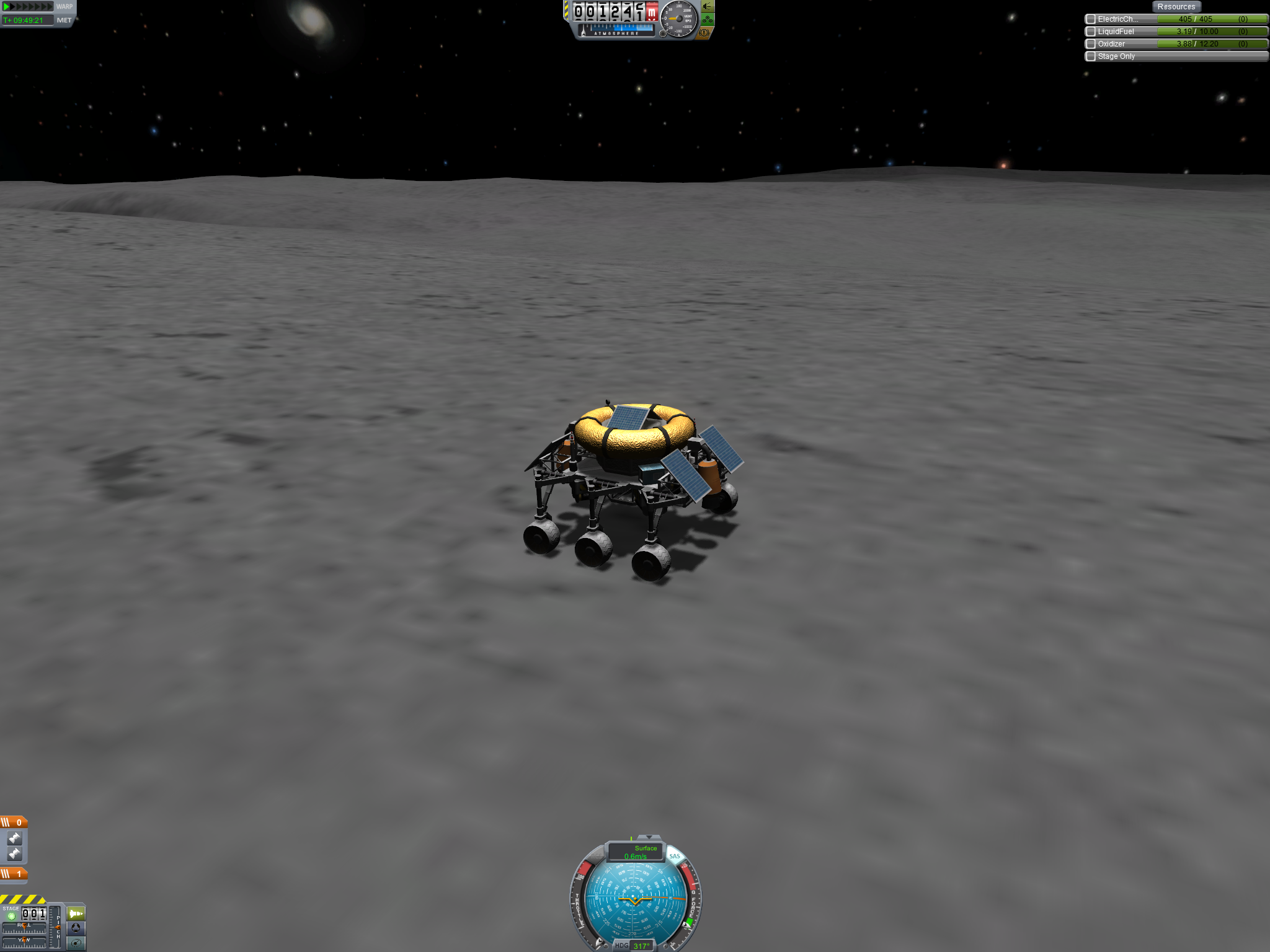The height and width of the screenshot is (952, 1270).
Task: Select the orange stage 1 header
Action: (x=14, y=874)
